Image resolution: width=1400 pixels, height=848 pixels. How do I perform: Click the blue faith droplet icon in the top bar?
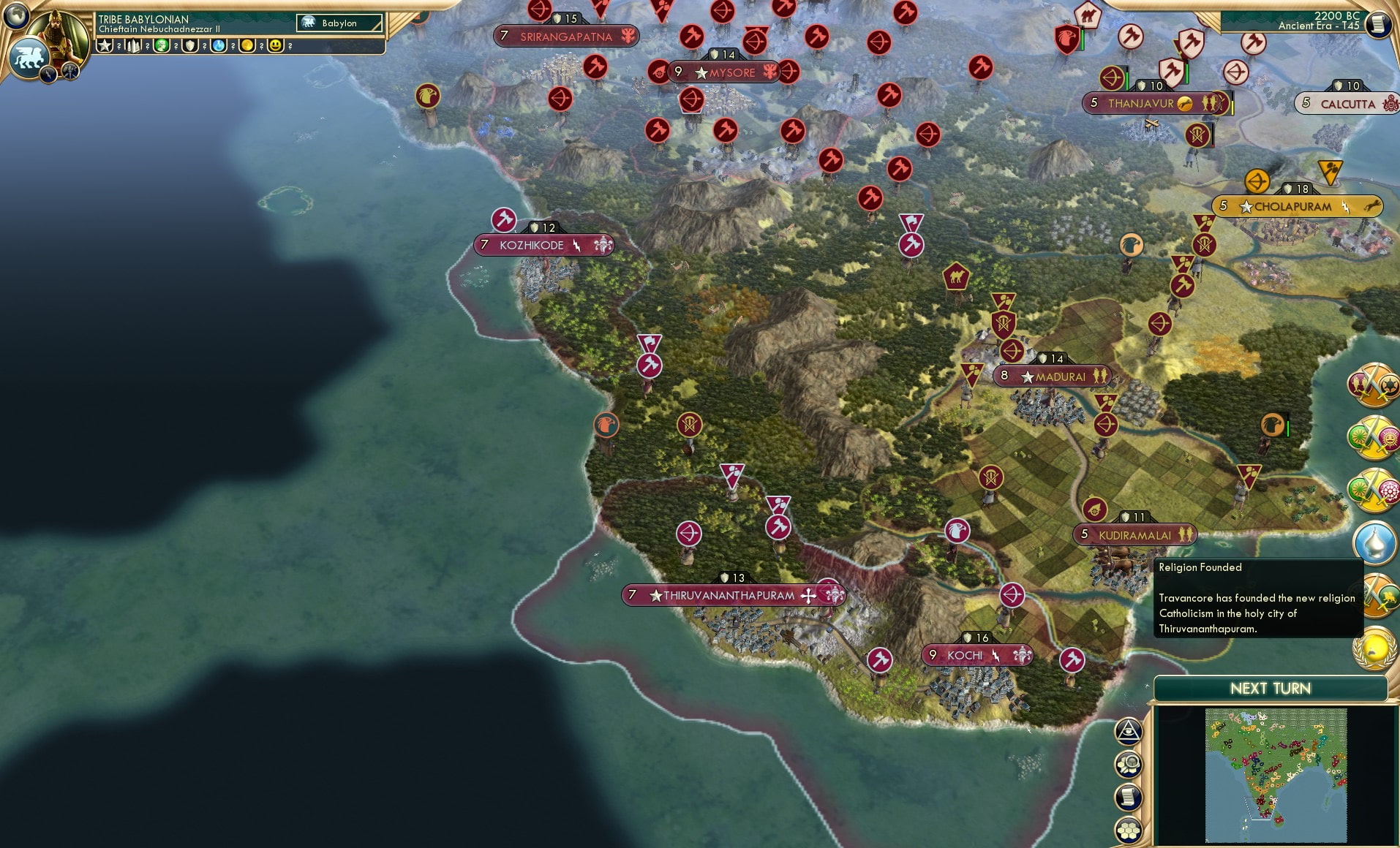pyautogui.click(x=219, y=45)
